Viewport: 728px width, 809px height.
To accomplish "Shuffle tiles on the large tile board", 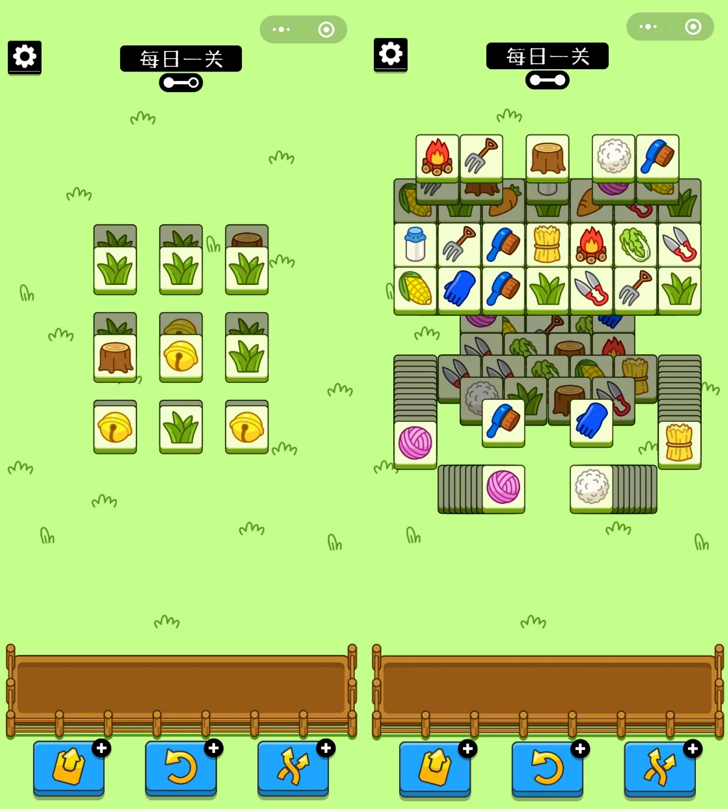I will (659, 768).
